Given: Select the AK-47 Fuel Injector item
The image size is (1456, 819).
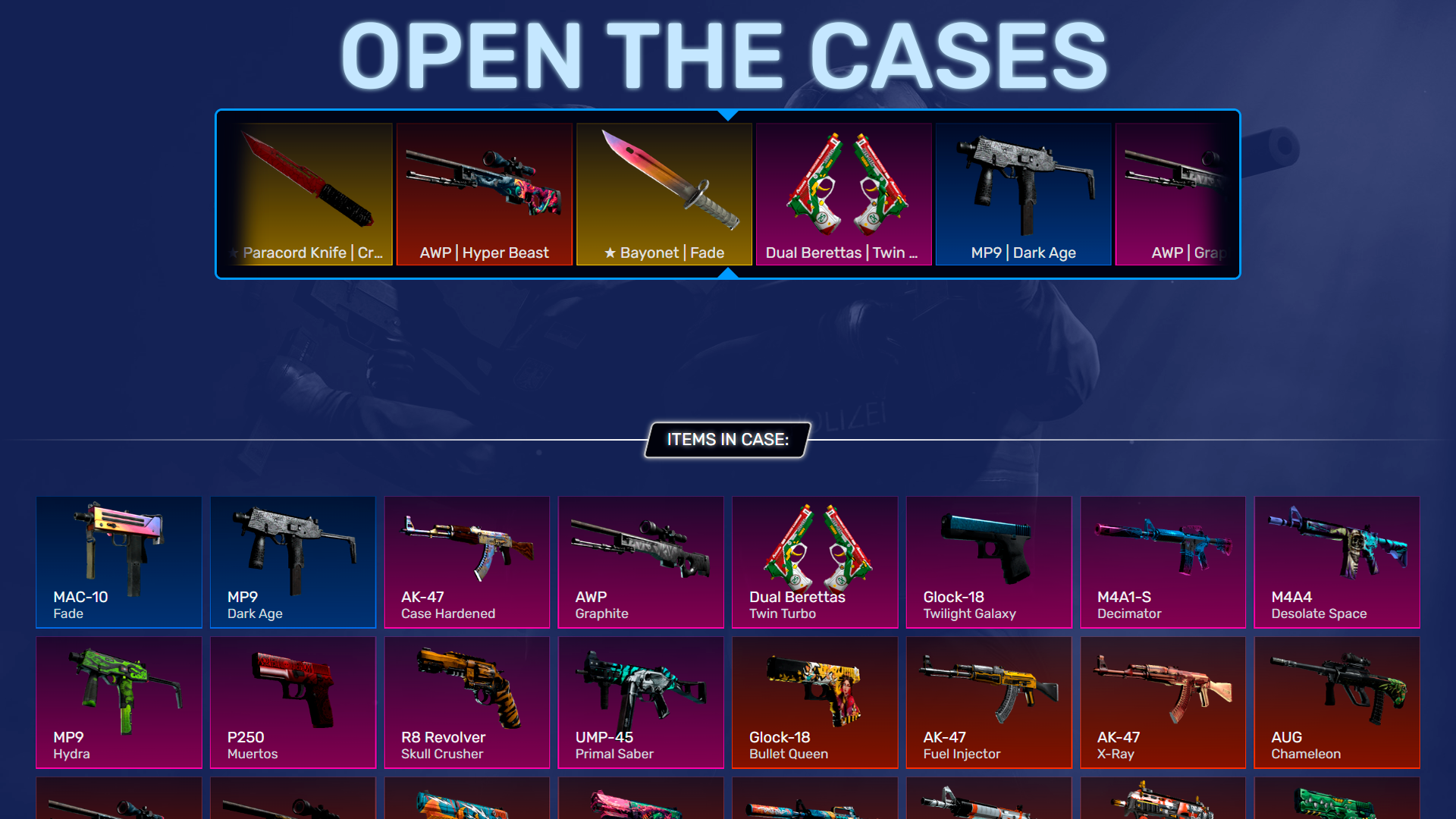Looking at the screenshot, I should click(x=988, y=701).
